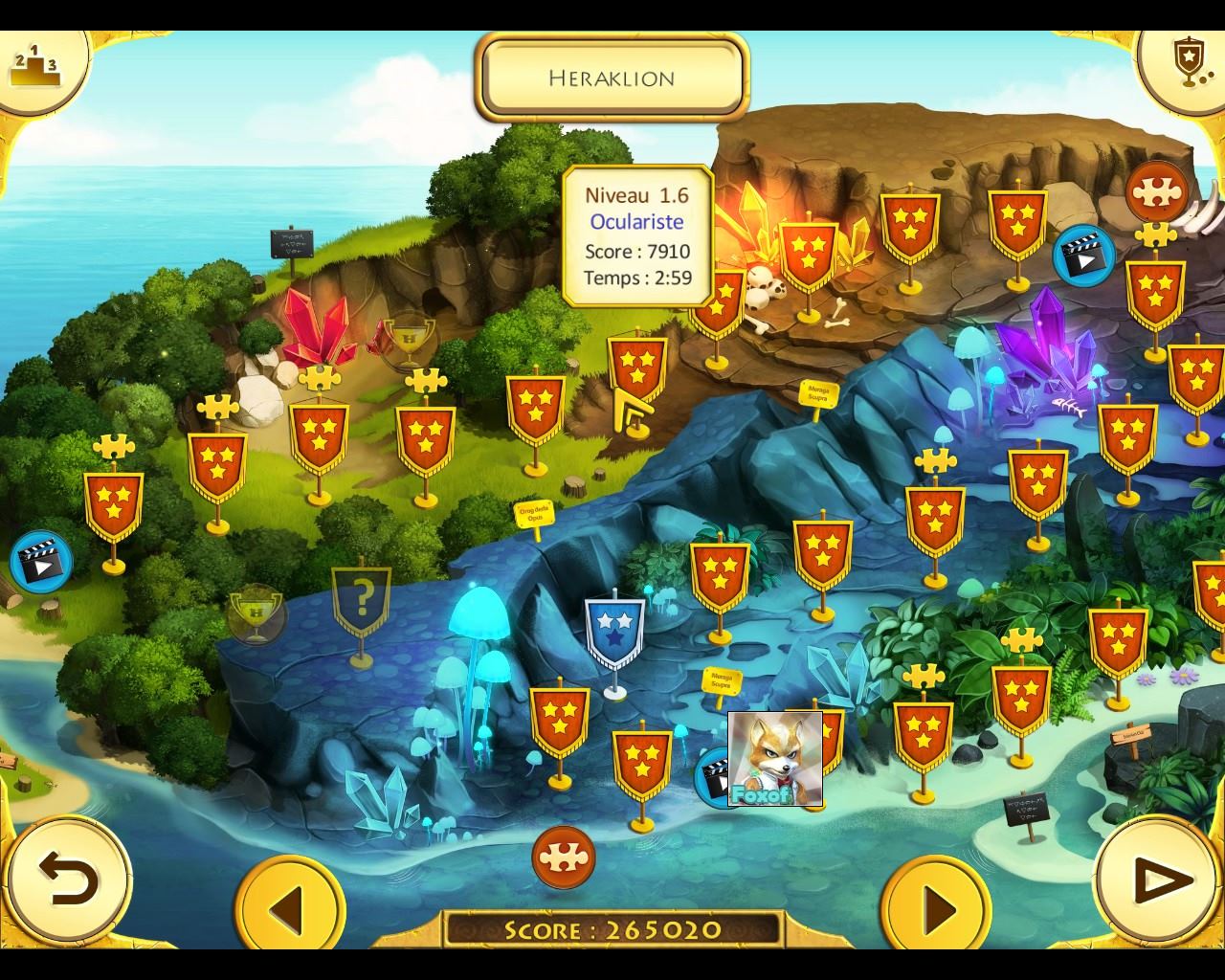Open the puzzle medallion beside the score bar

point(564,857)
